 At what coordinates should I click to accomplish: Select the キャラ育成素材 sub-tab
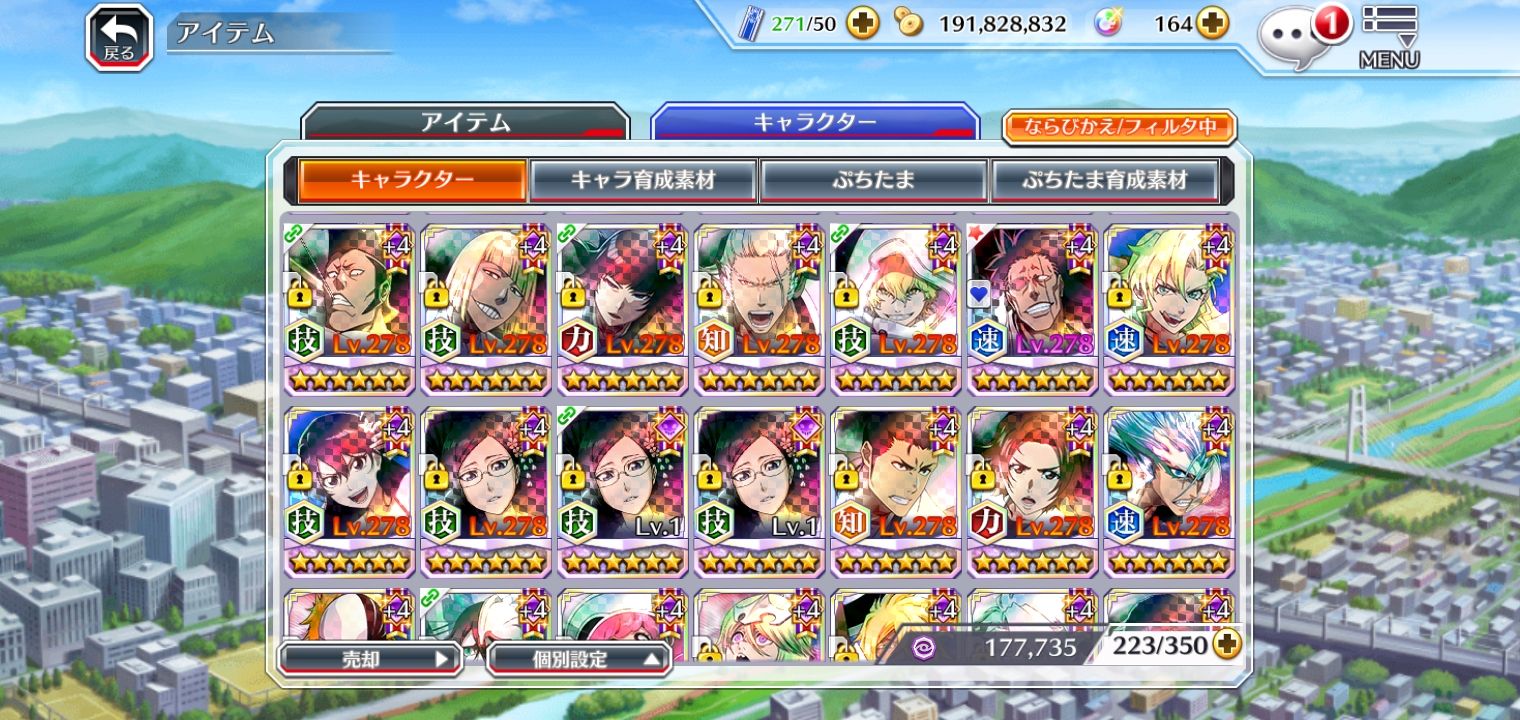tap(643, 181)
